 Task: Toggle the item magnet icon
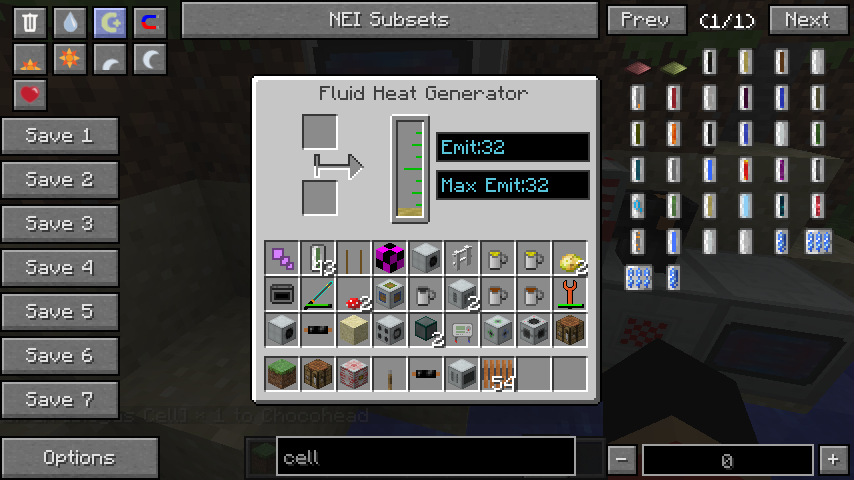pos(150,23)
